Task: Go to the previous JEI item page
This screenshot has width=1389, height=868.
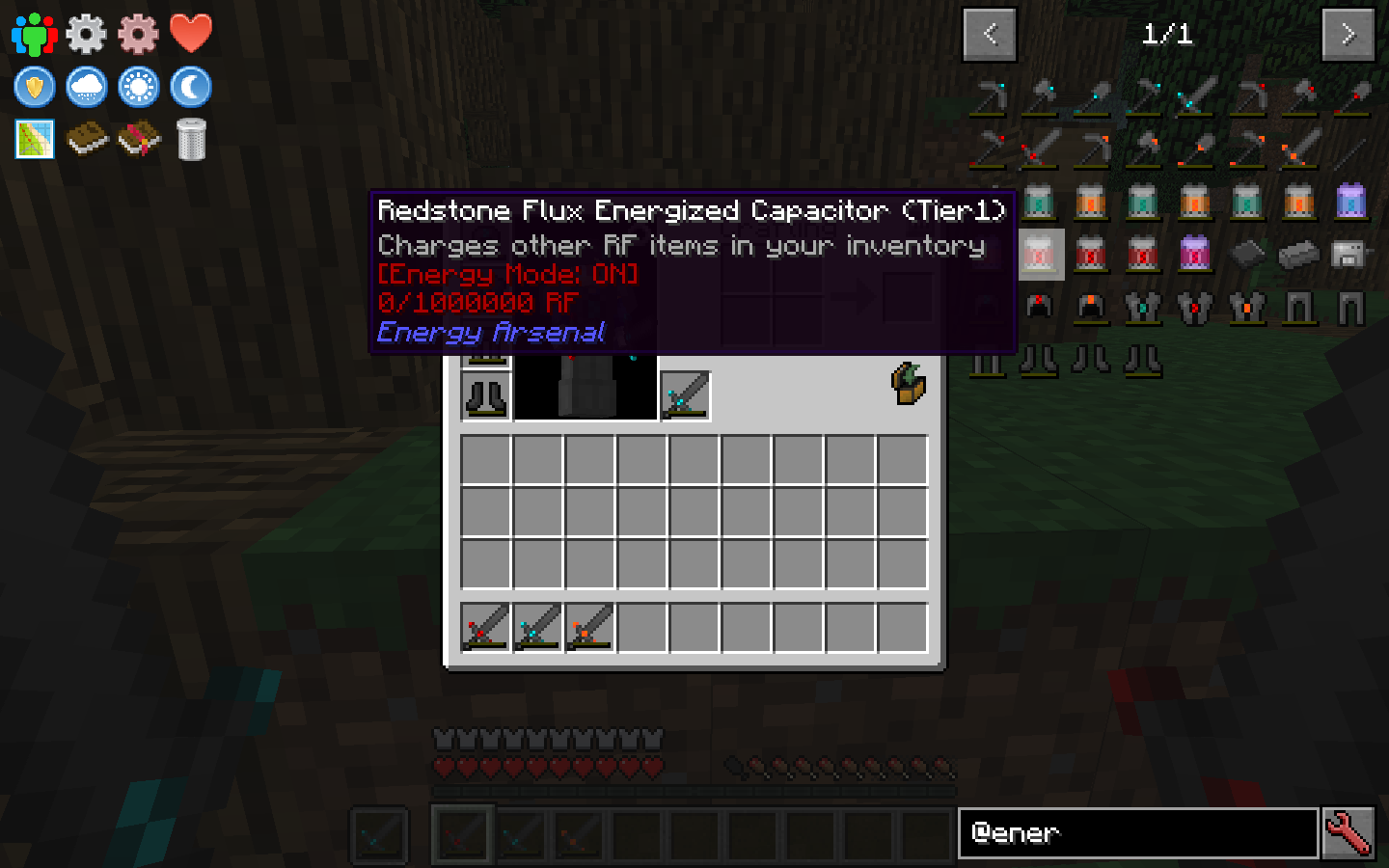Action: [x=989, y=34]
